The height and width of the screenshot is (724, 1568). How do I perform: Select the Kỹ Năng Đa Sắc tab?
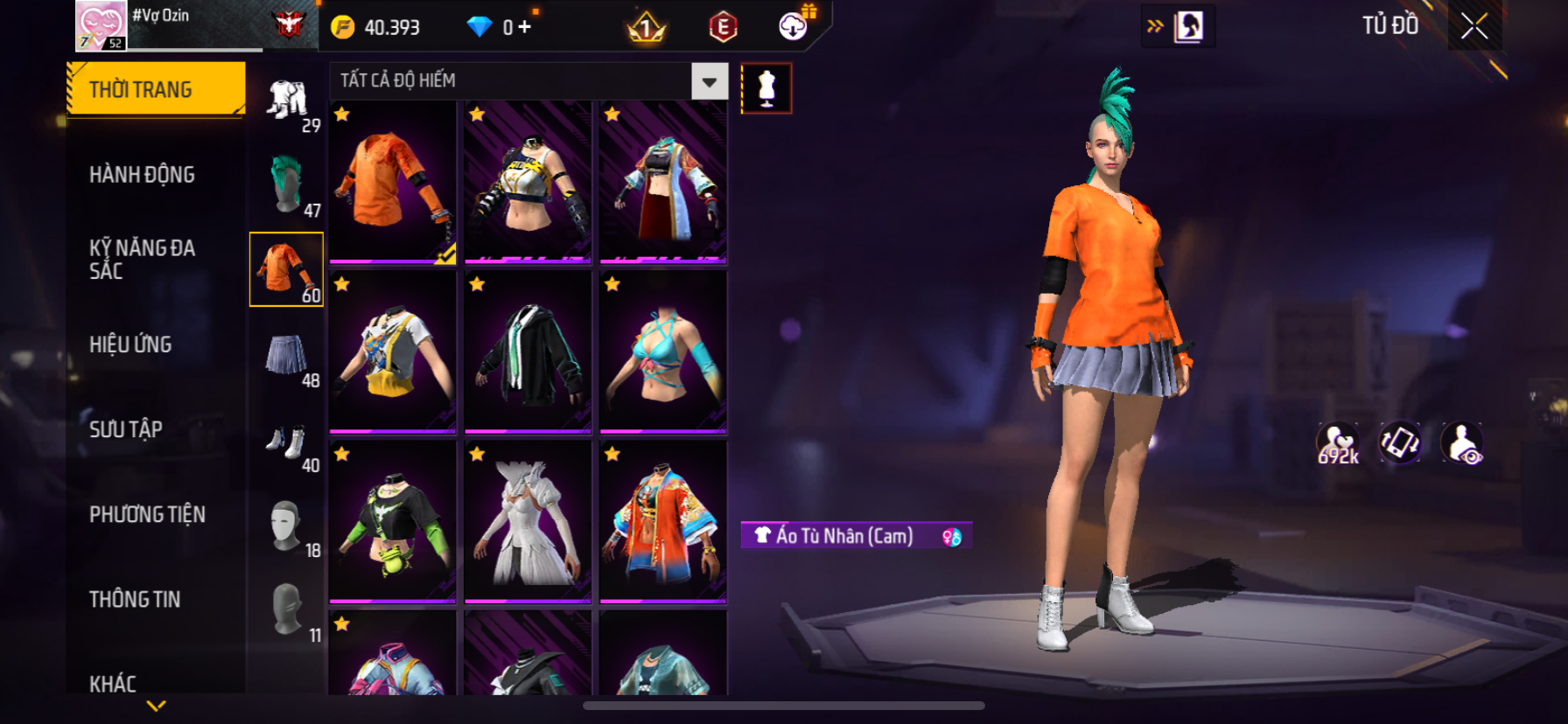coord(143,260)
